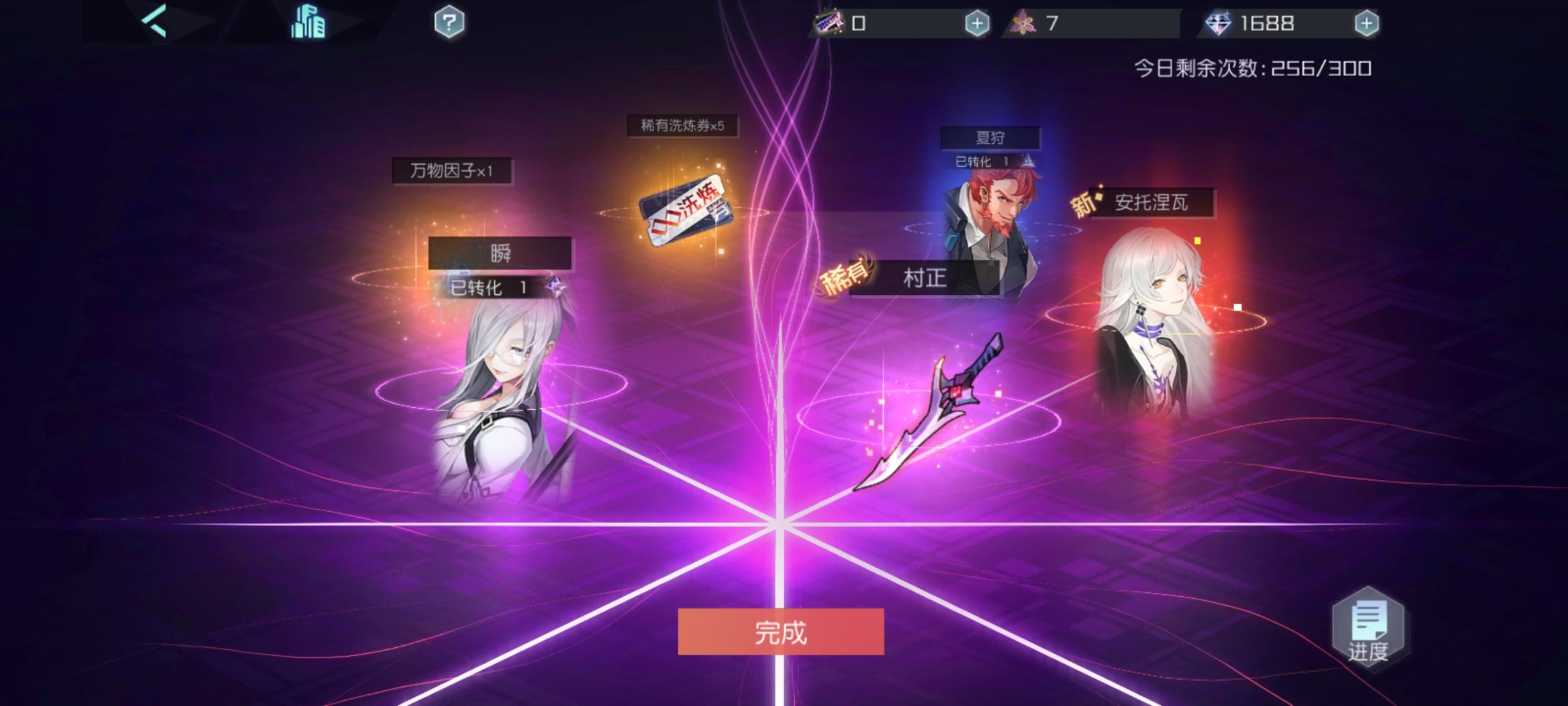Open the building/home menu icon

[x=308, y=21]
